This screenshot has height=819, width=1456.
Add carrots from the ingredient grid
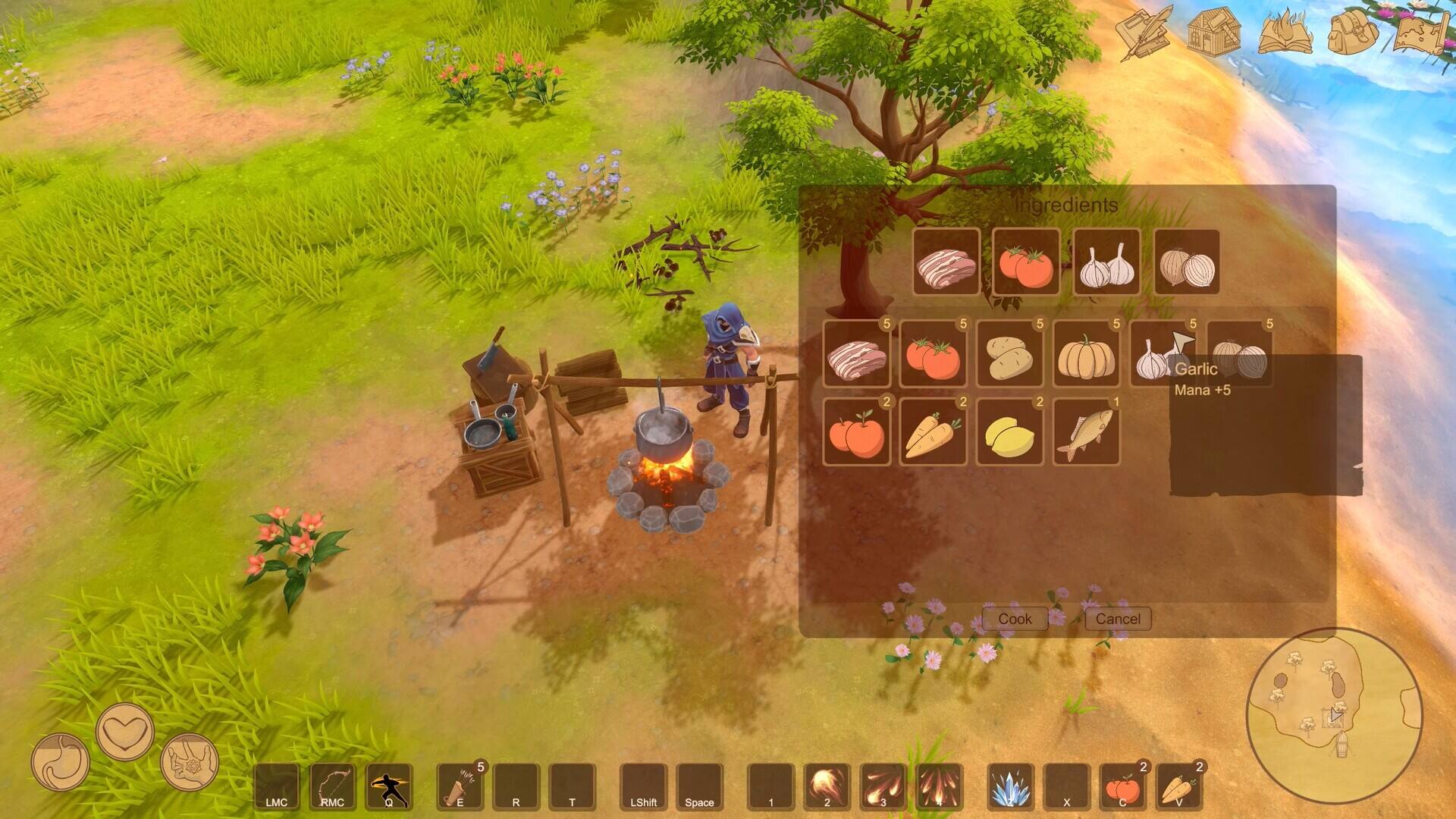[933, 432]
